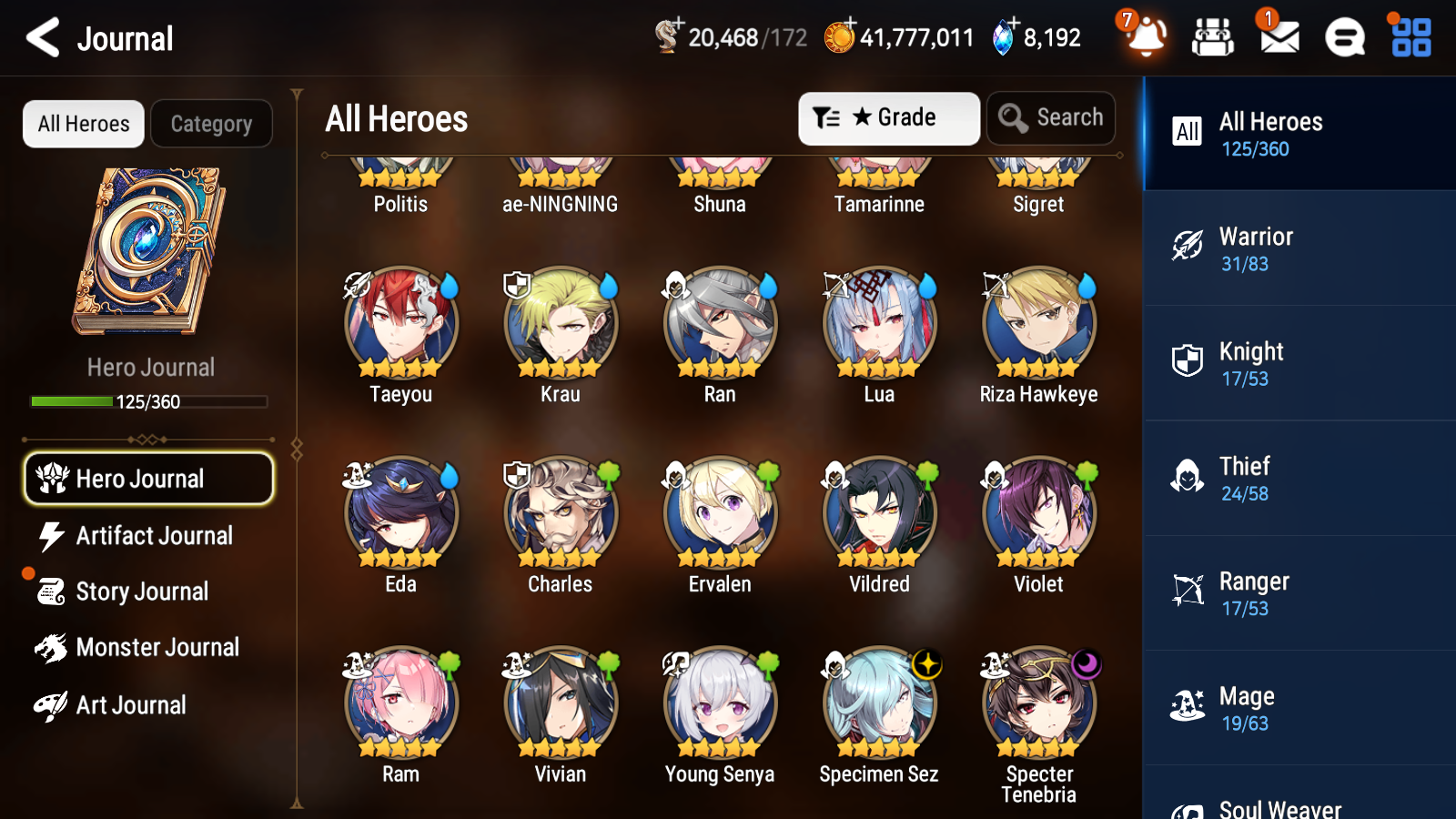The height and width of the screenshot is (819, 1456).
Task: Open the notification bell with 7 alerts
Action: click(x=1146, y=37)
